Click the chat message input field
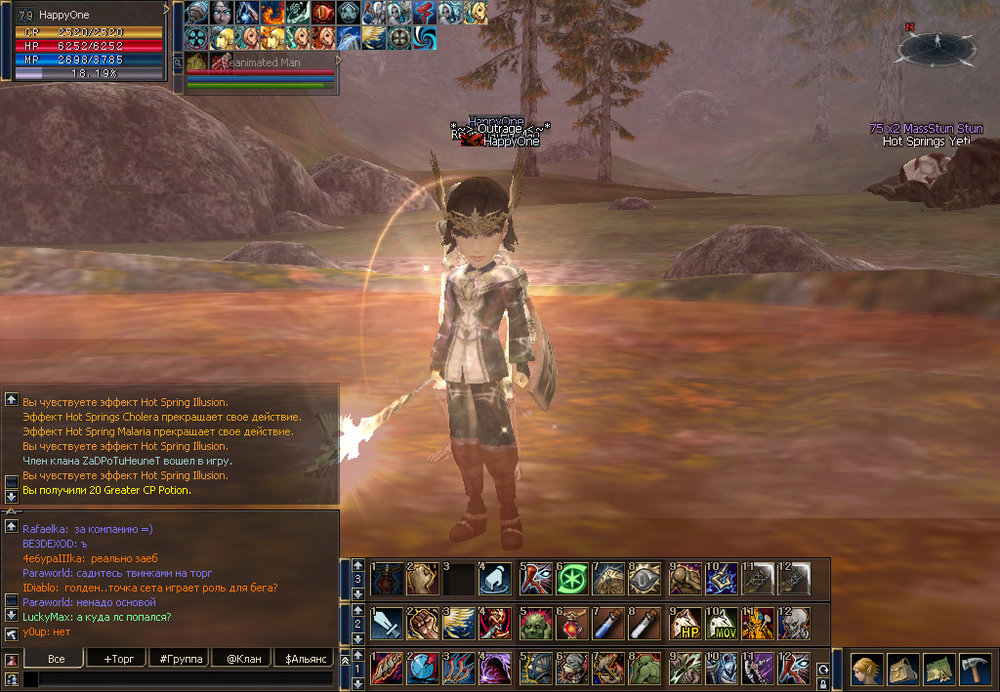 pyautogui.click(x=180, y=680)
